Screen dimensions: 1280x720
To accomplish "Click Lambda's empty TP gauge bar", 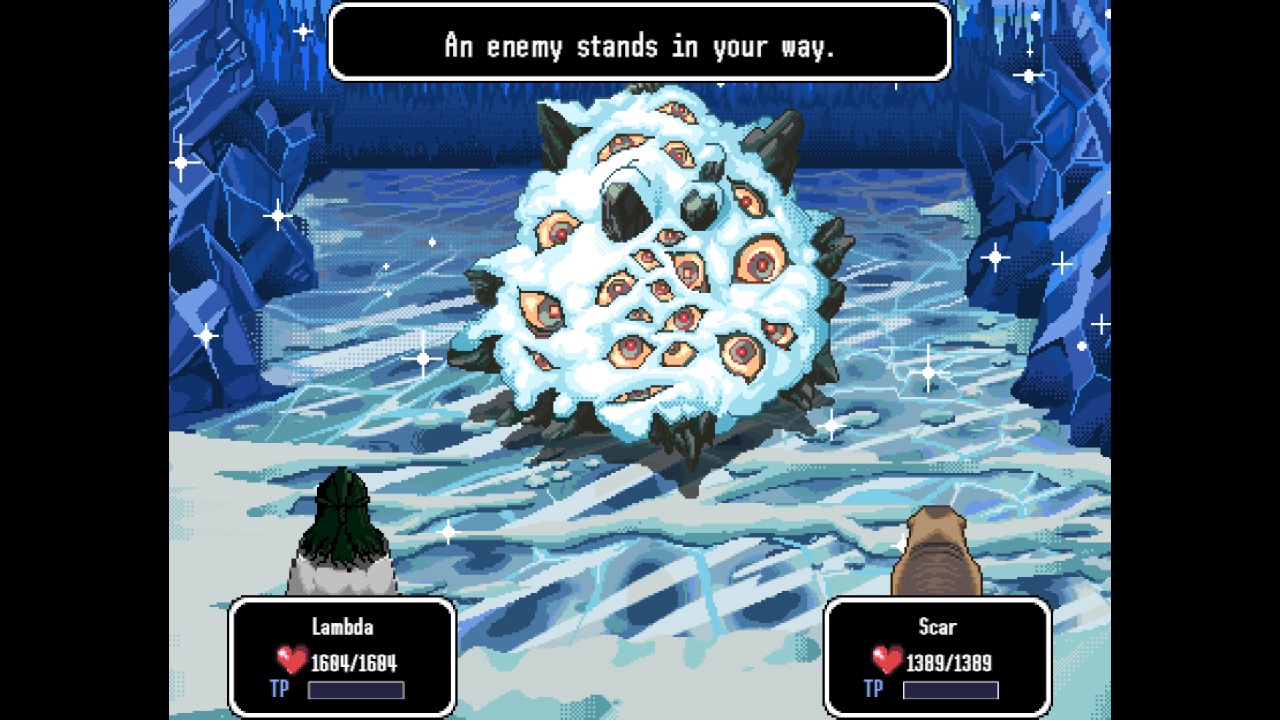I will tap(355, 689).
